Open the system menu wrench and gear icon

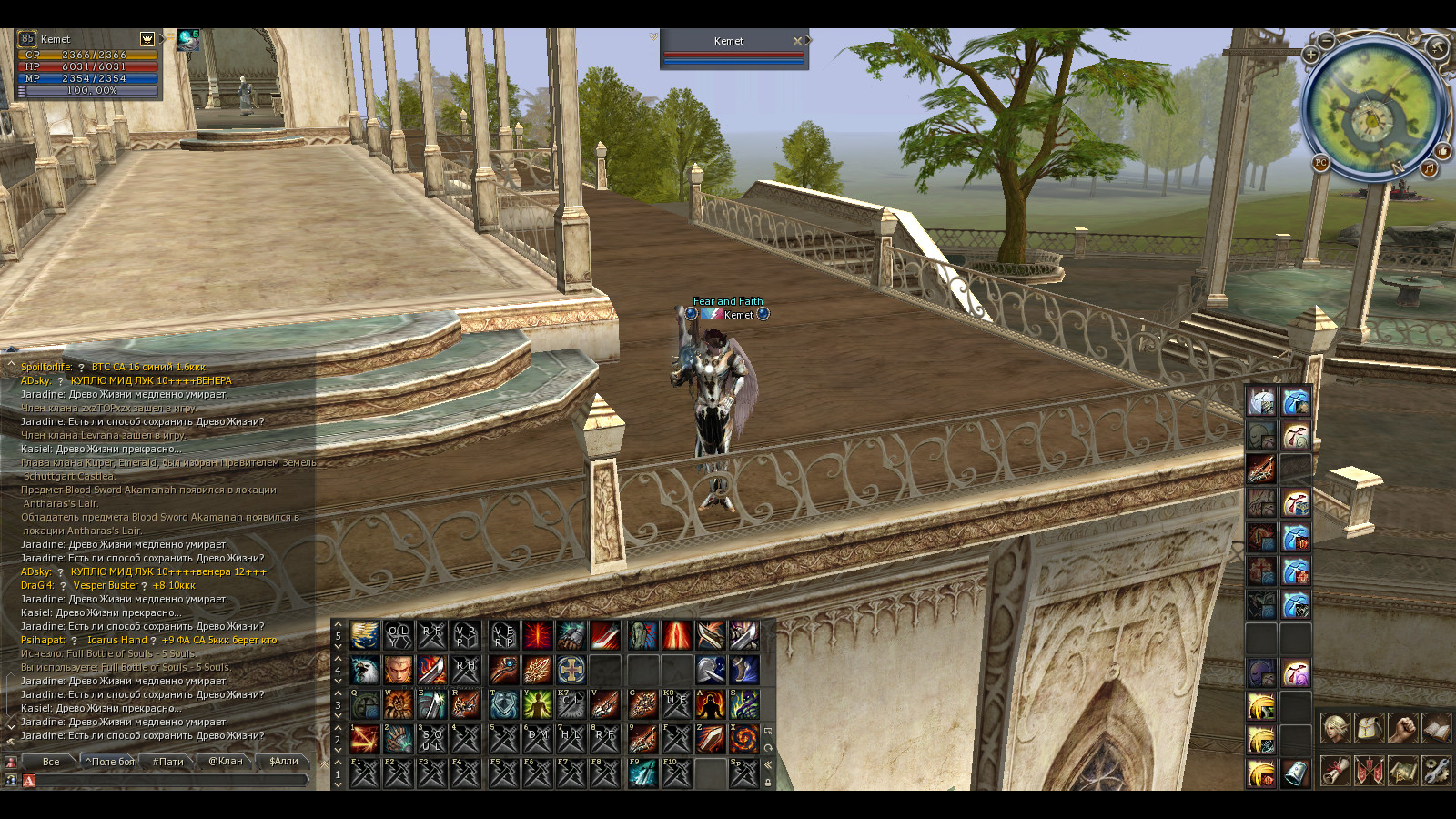1436,771
